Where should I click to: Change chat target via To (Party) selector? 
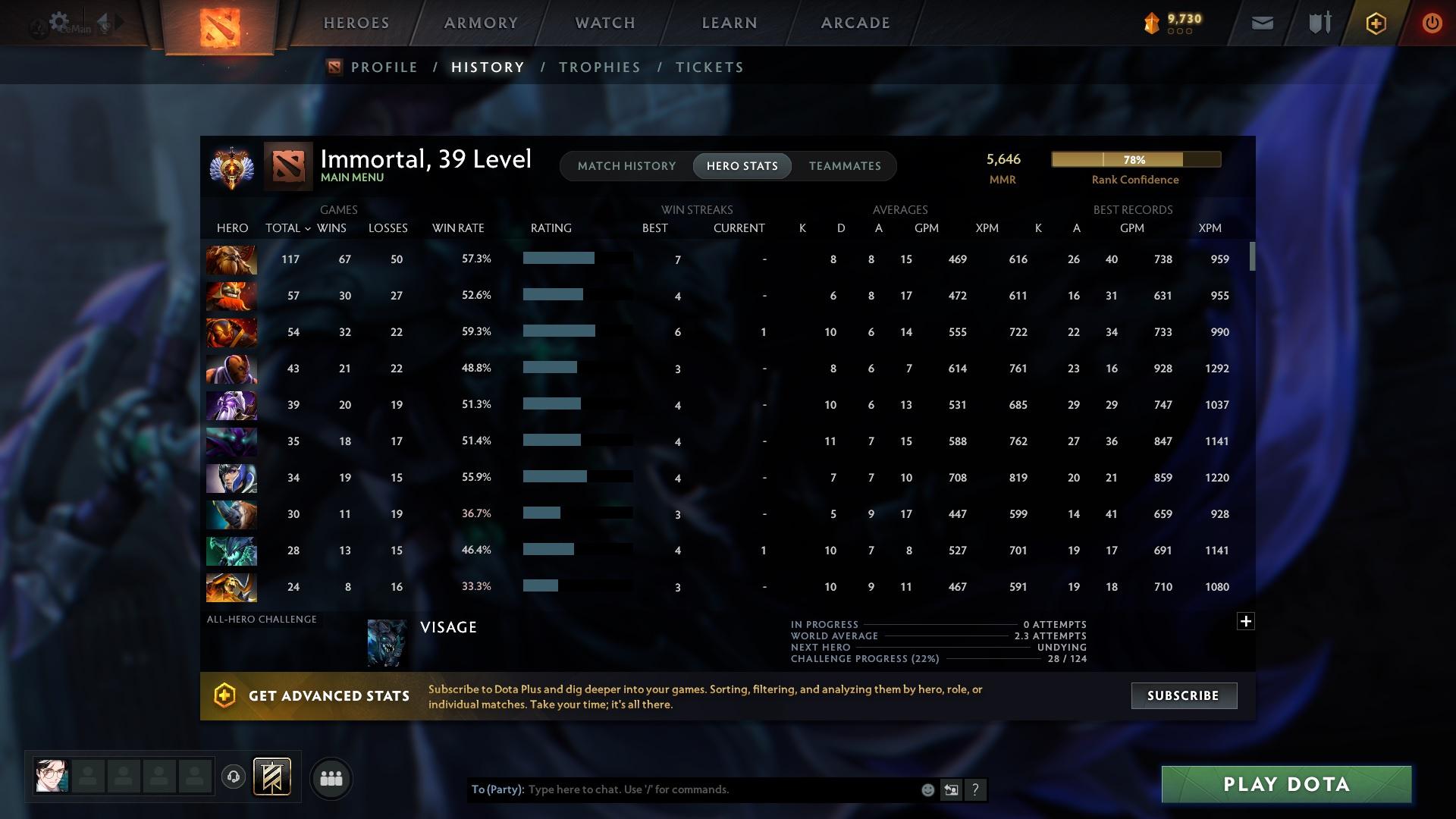pyautogui.click(x=497, y=789)
